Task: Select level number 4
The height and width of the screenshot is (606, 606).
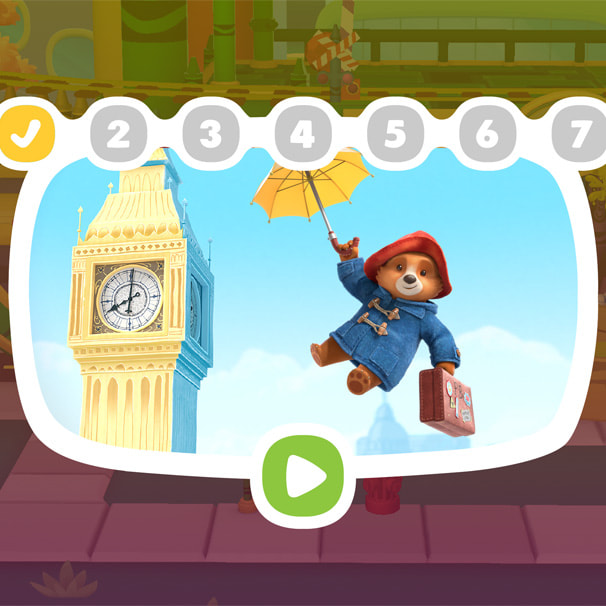Action: [303, 134]
